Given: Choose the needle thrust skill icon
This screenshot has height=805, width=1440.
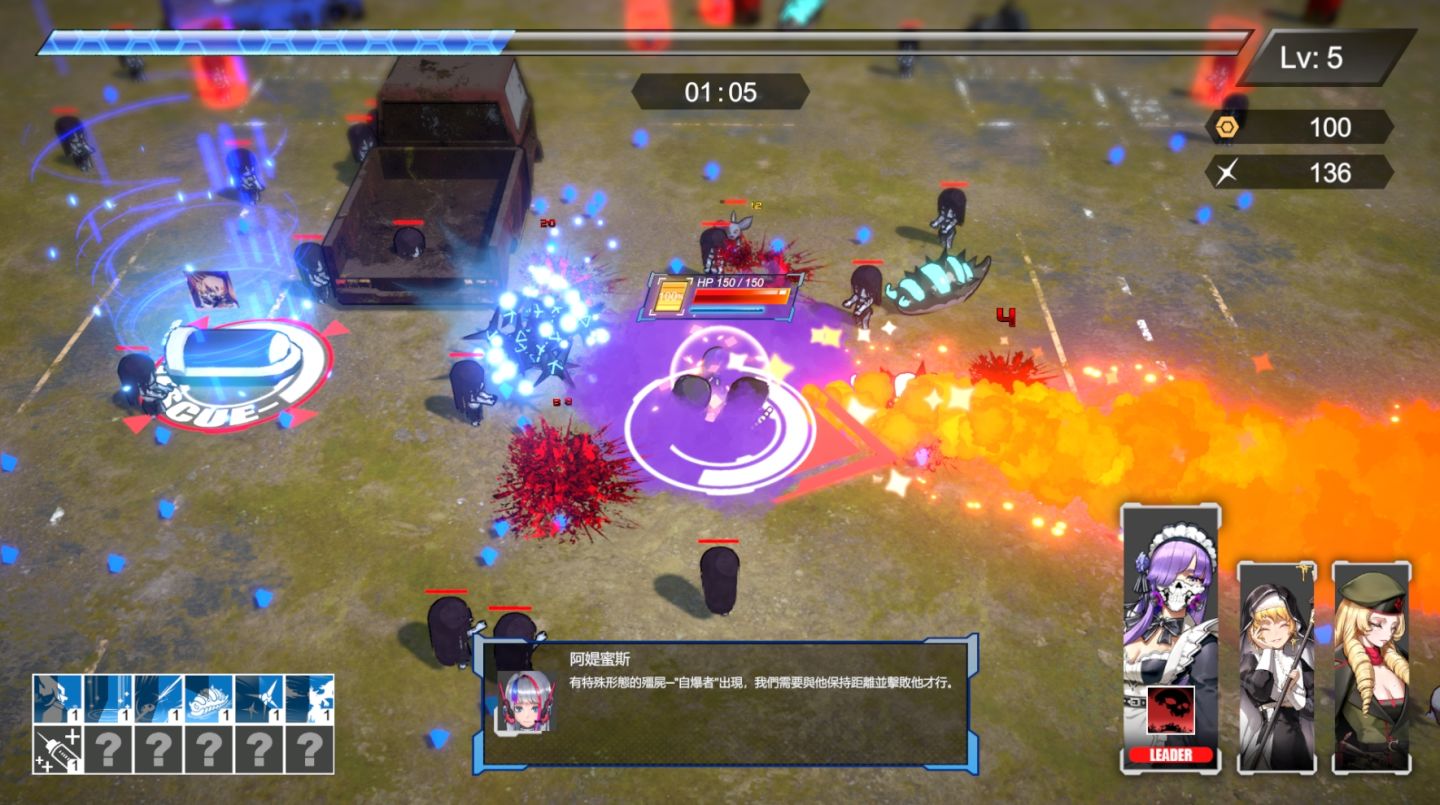Looking at the screenshot, I should coord(158,699).
